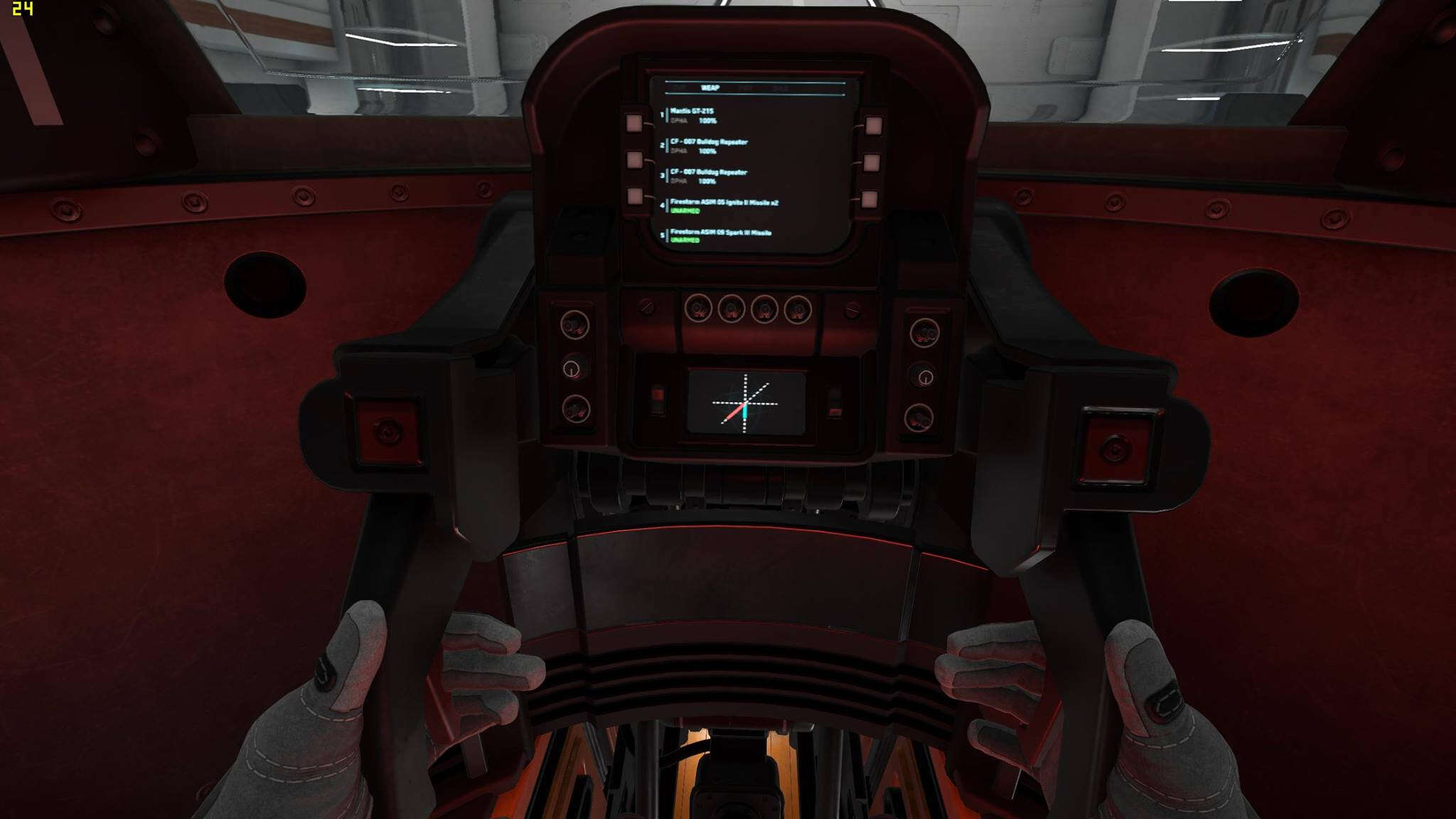1456x819 pixels.
Task: Choose the Ignite II Missile entry
Action: point(724,203)
